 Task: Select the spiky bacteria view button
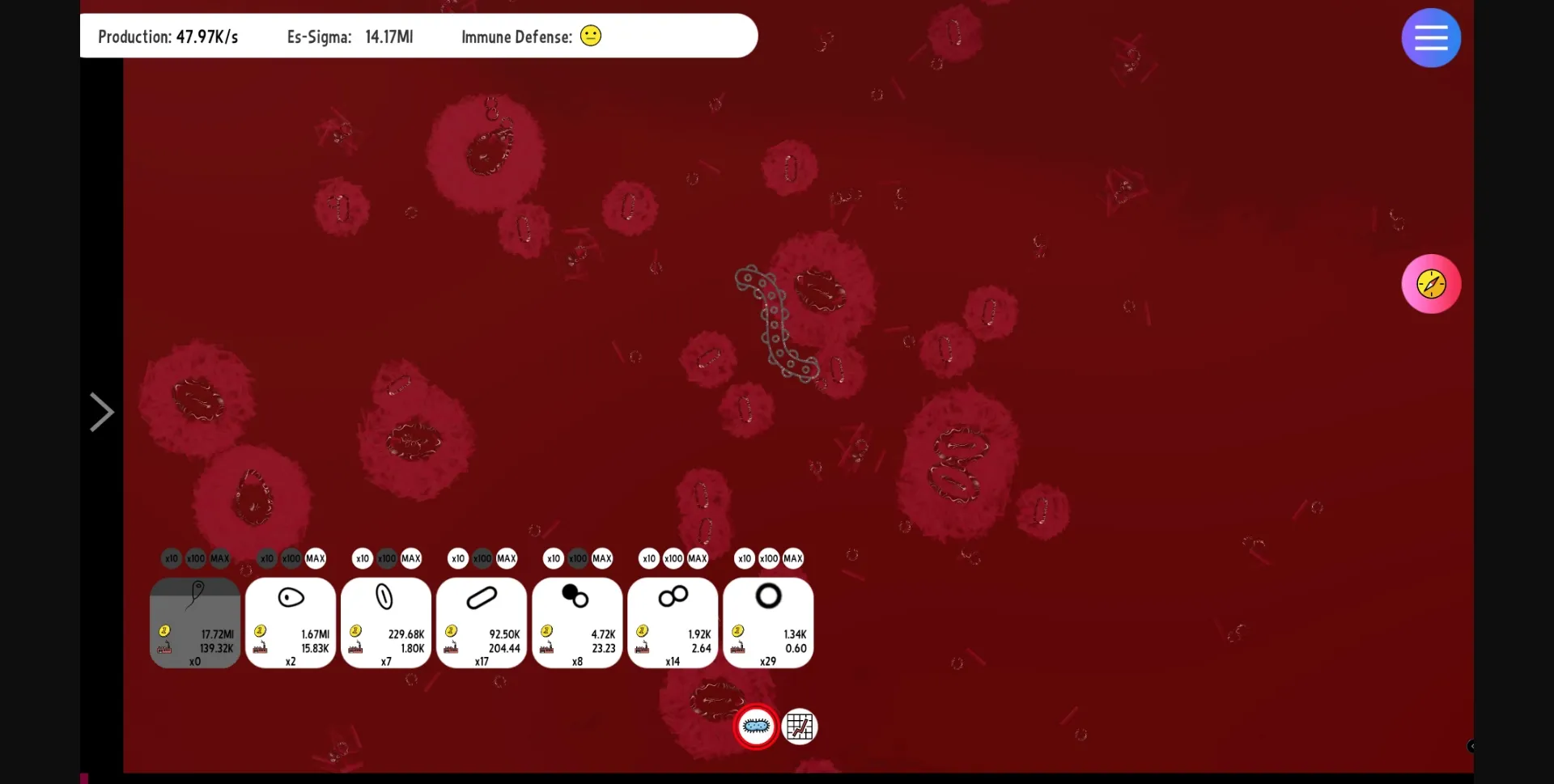coord(755,727)
